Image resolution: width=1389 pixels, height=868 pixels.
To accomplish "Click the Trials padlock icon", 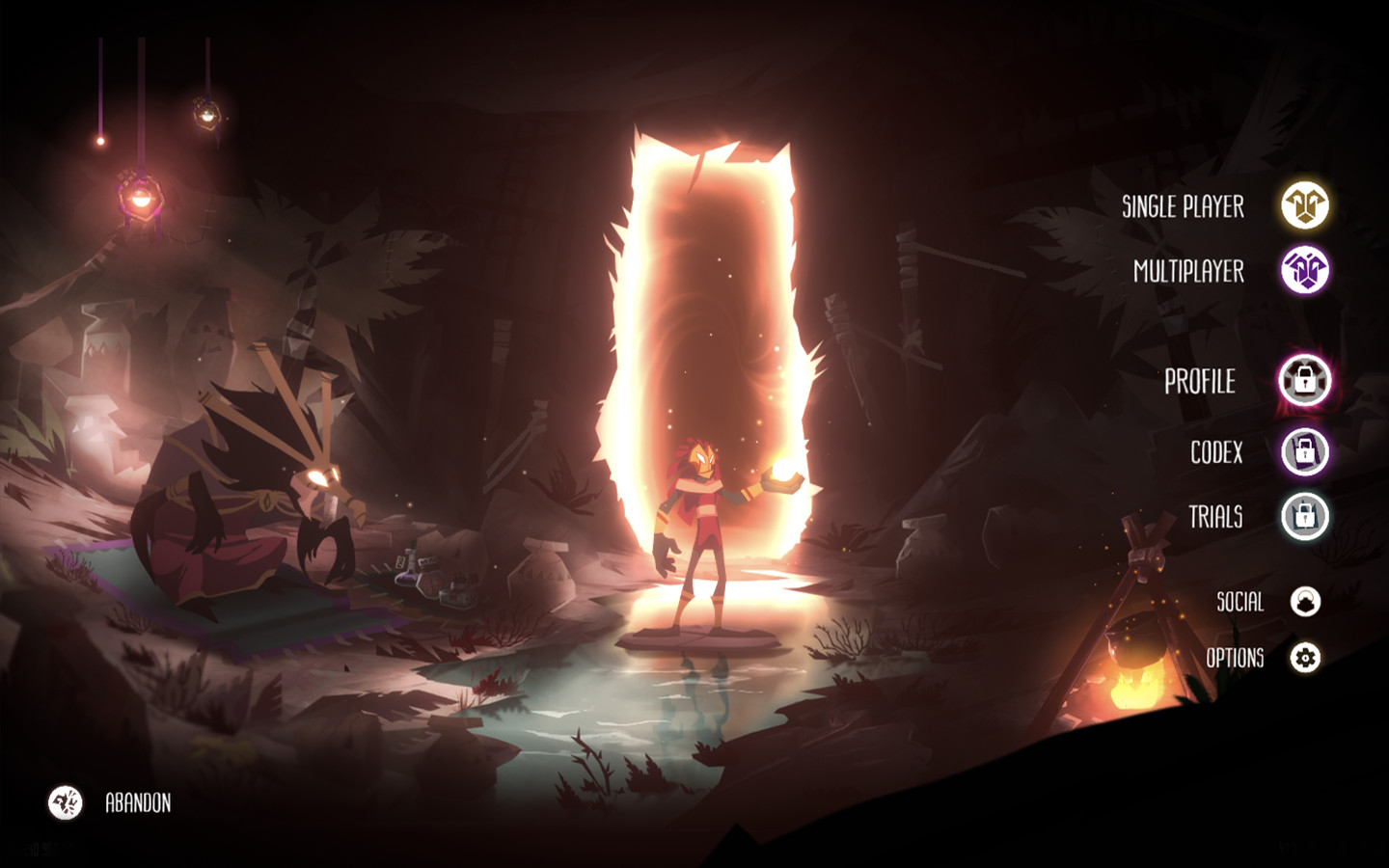I will [x=1304, y=518].
